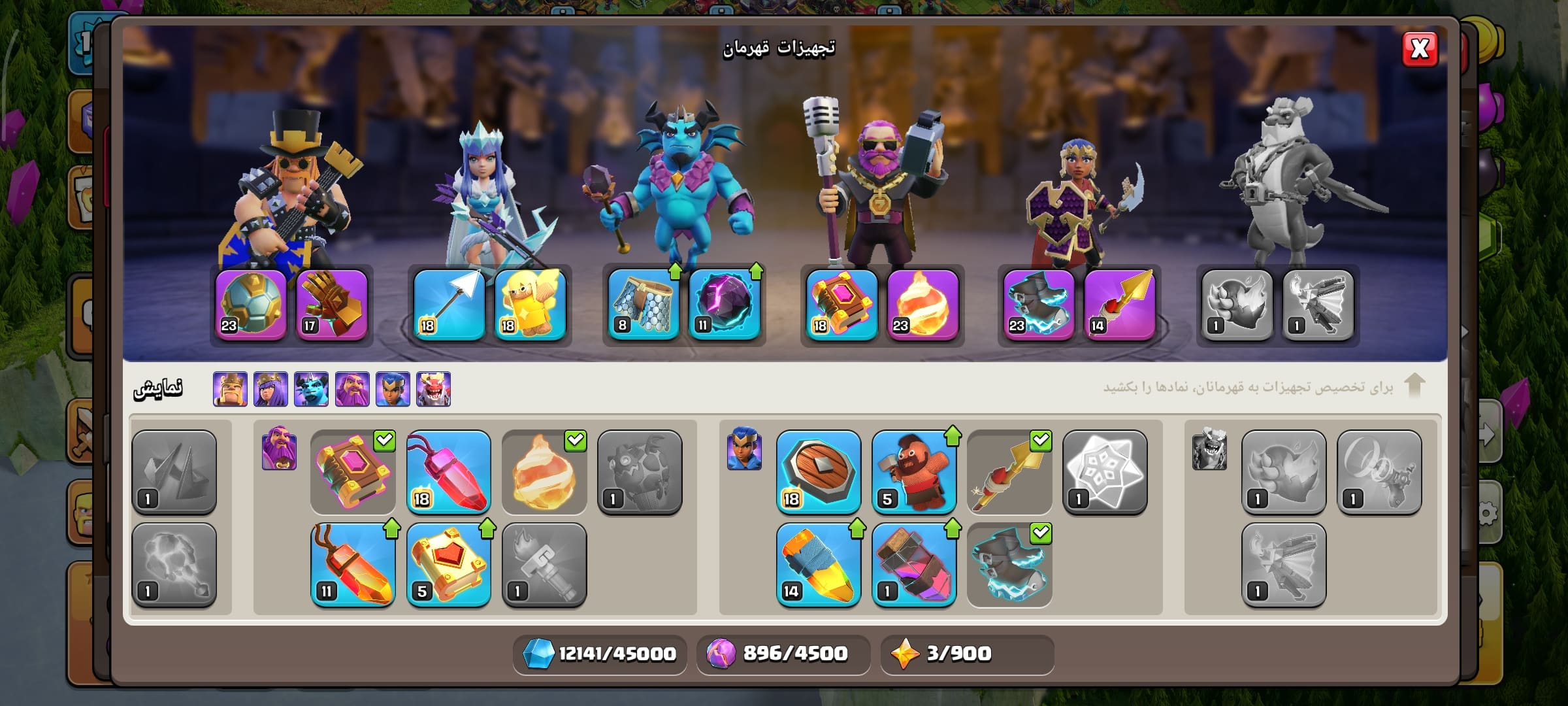Close the hero equipment window

[1419, 49]
